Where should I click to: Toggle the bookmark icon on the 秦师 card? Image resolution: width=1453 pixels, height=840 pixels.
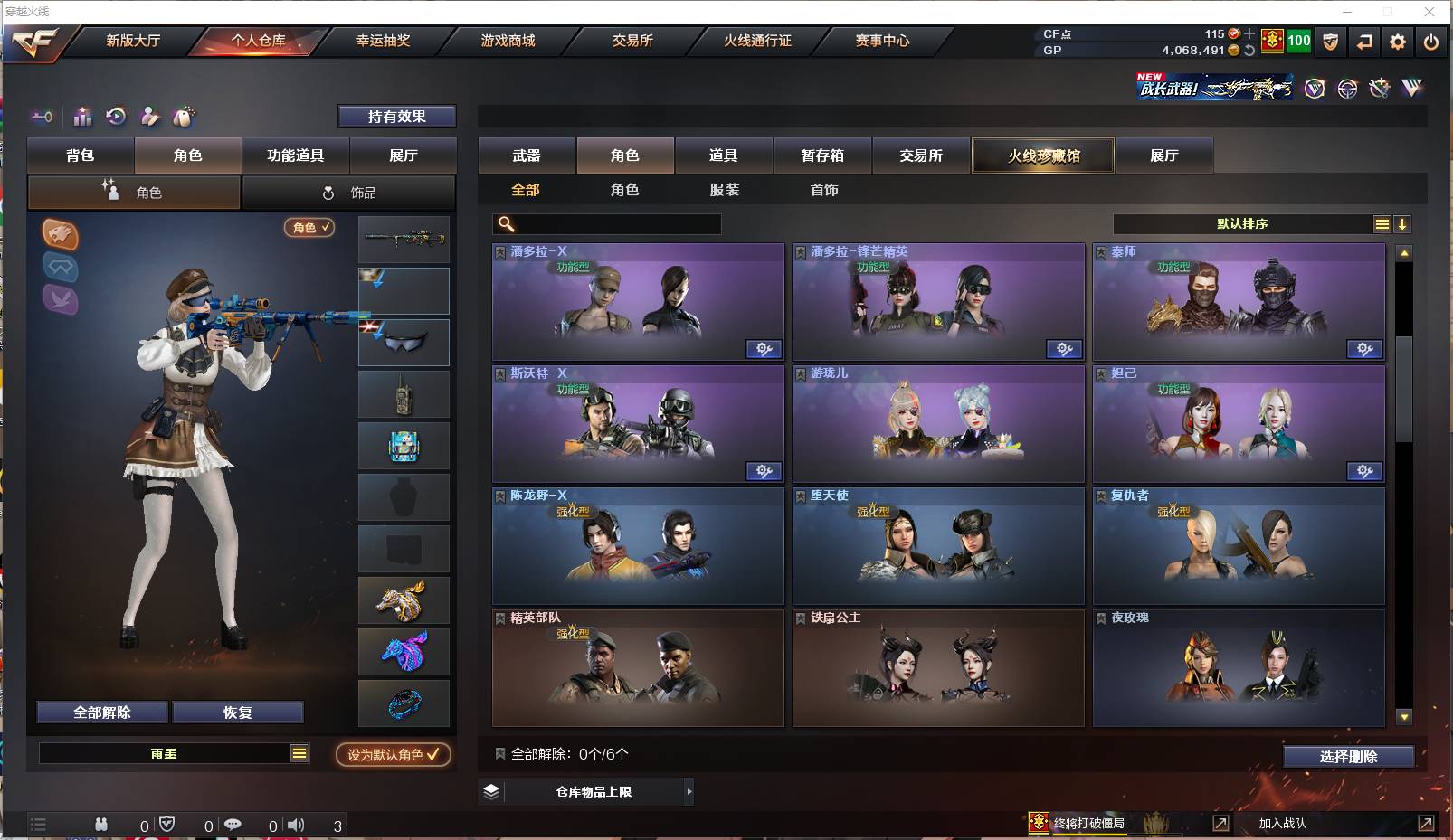[1100, 250]
